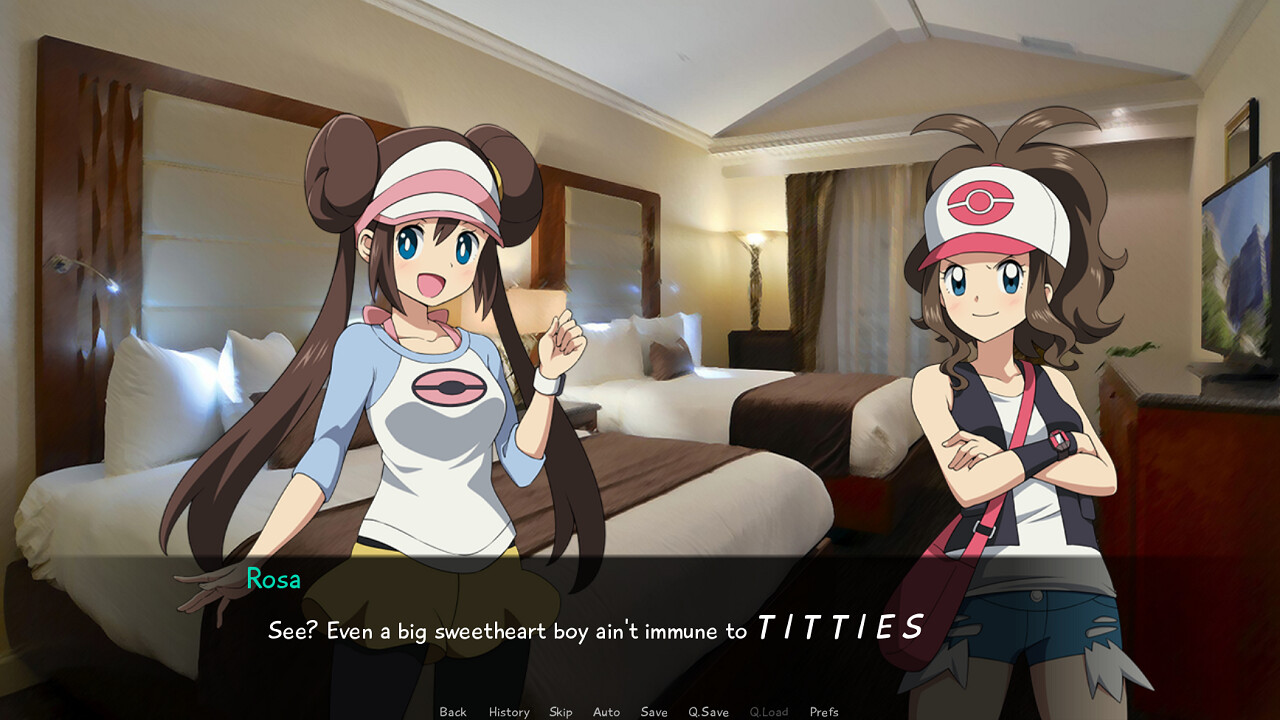Click the grayed-out Q.Load option
The width and height of the screenshot is (1280, 720).
pos(769,712)
